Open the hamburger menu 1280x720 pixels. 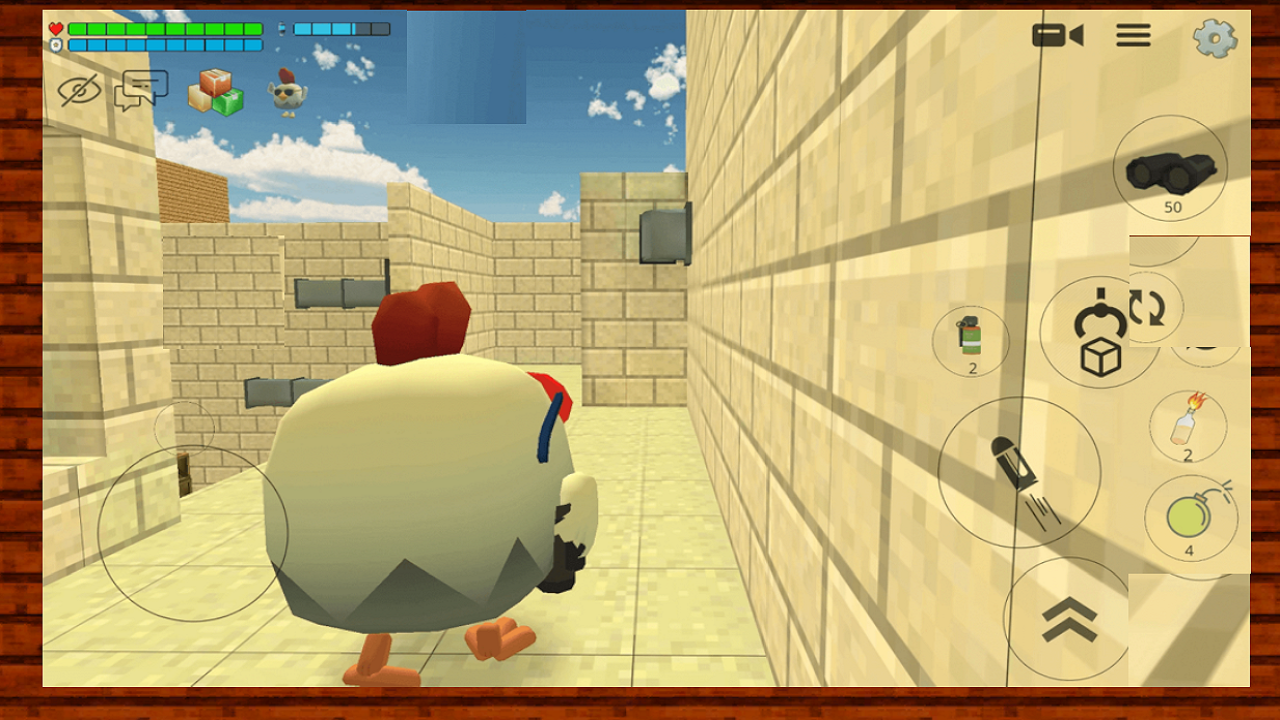pyautogui.click(x=1133, y=35)
